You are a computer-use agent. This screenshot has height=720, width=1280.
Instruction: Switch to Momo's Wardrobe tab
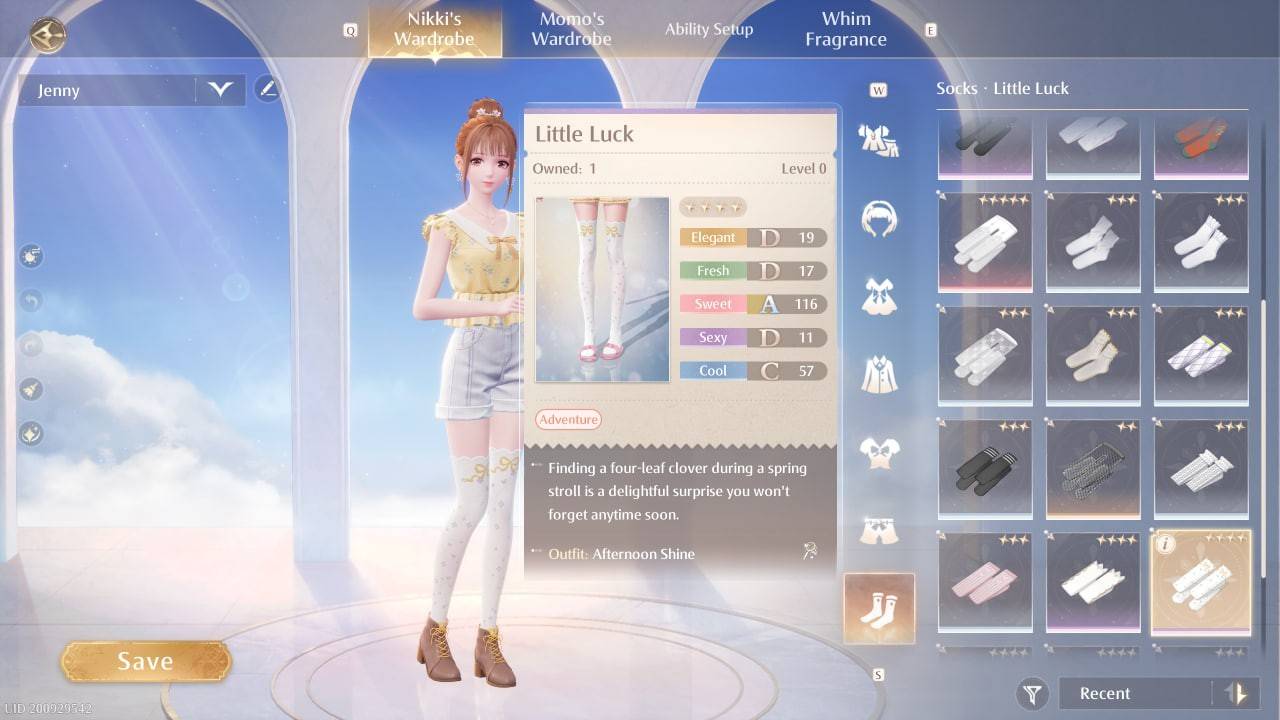[x=570, y=27]
